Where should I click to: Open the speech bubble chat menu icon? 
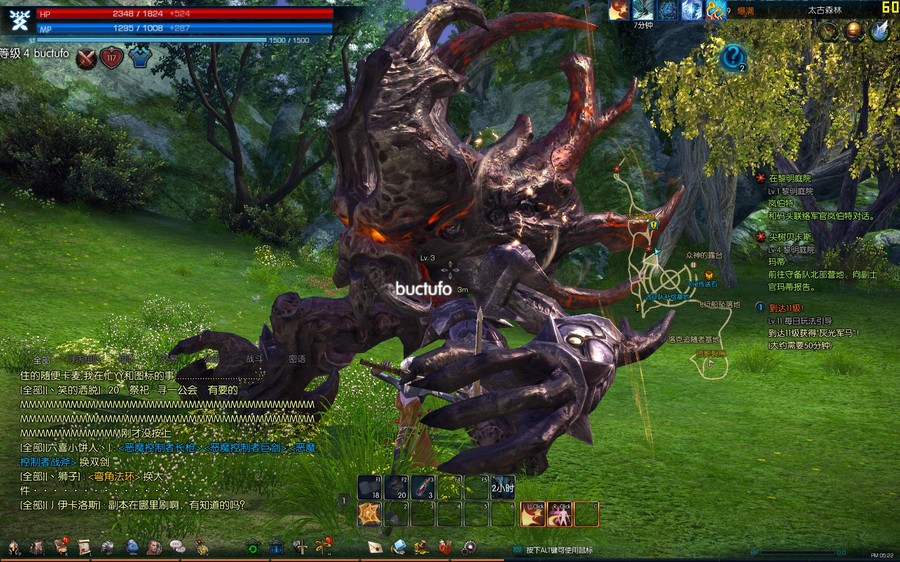(177, 546)
